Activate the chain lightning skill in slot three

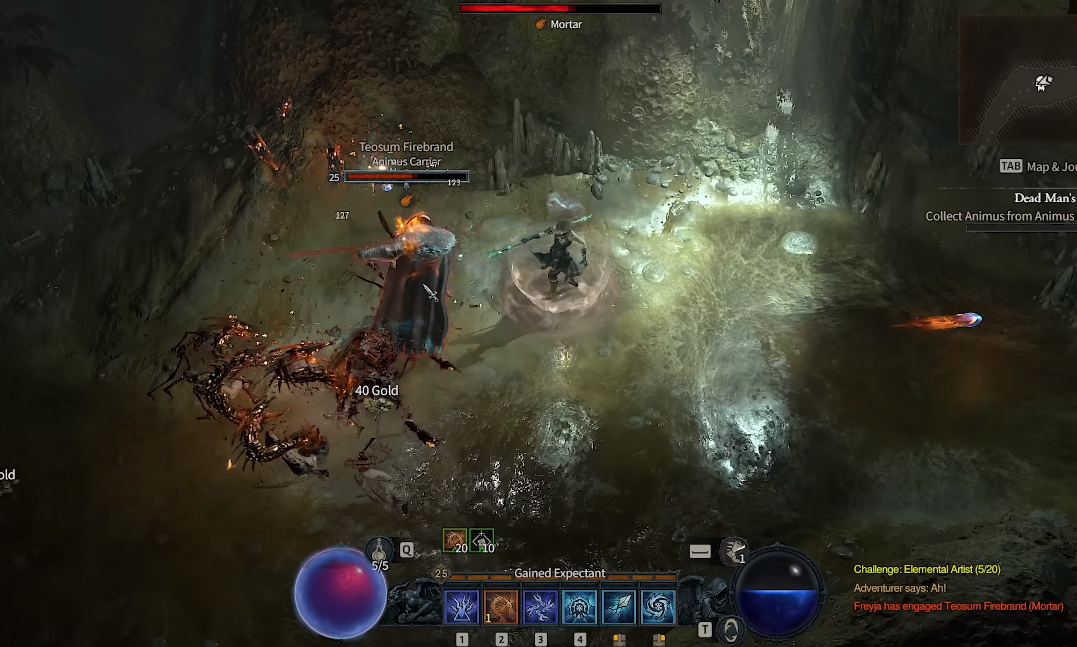coord(540,607)
